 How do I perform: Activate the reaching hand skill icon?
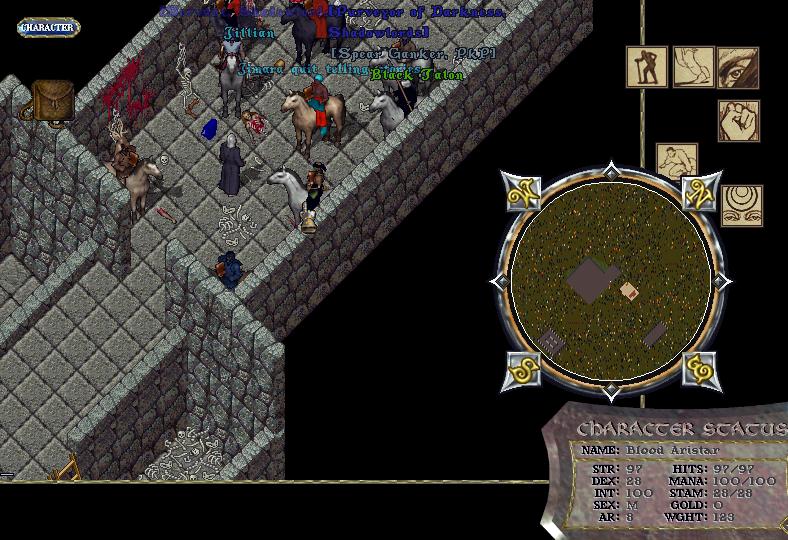pos(693,68)
